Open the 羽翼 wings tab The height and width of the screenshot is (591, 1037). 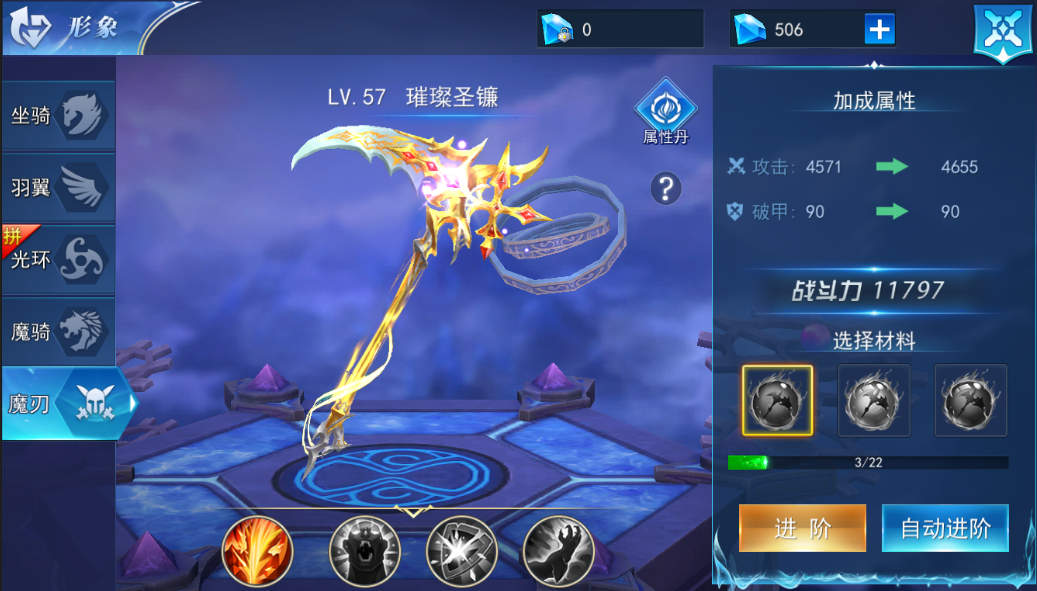58,187
